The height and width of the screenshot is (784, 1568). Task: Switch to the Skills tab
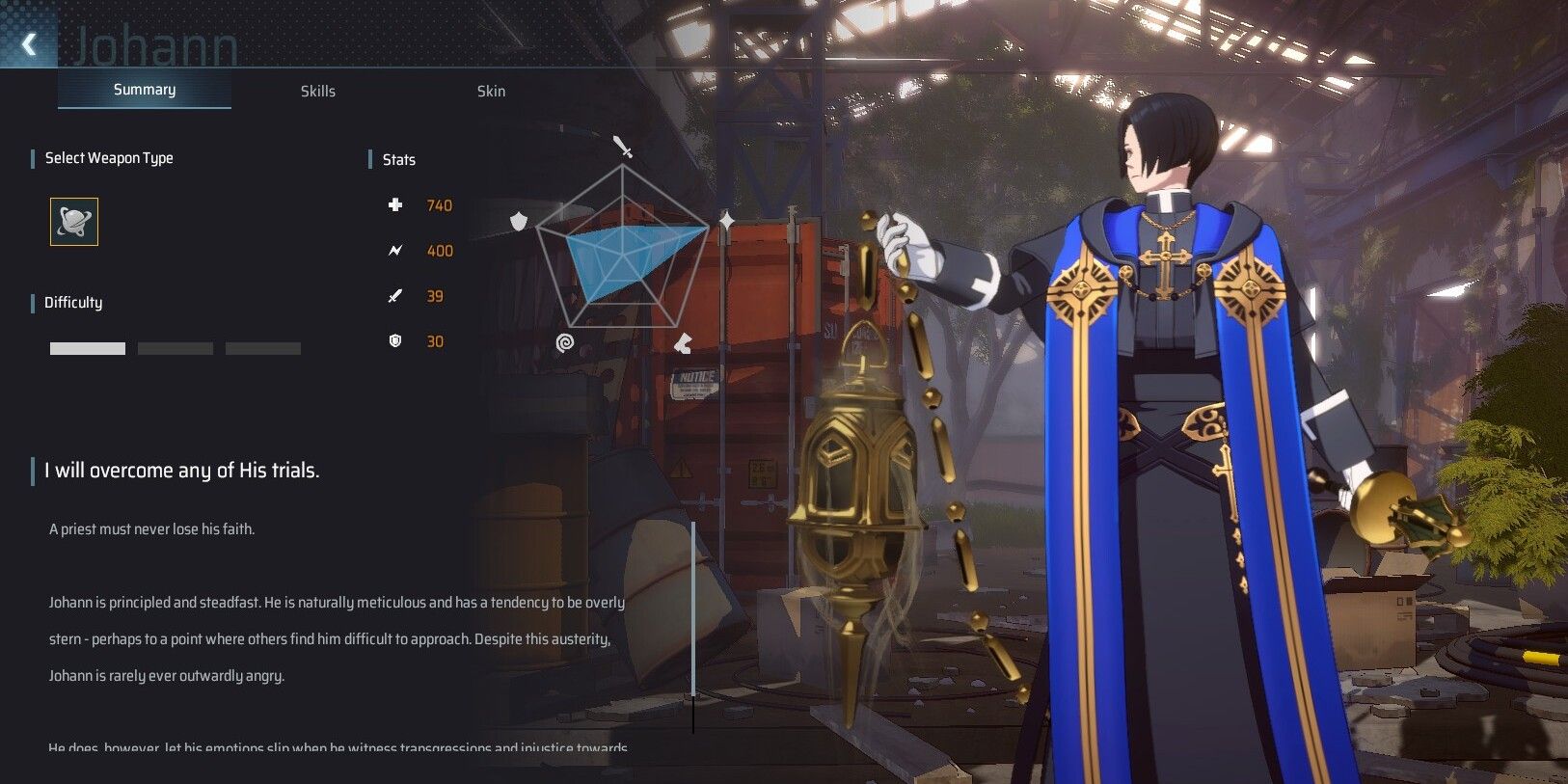(x=318, y=91)
